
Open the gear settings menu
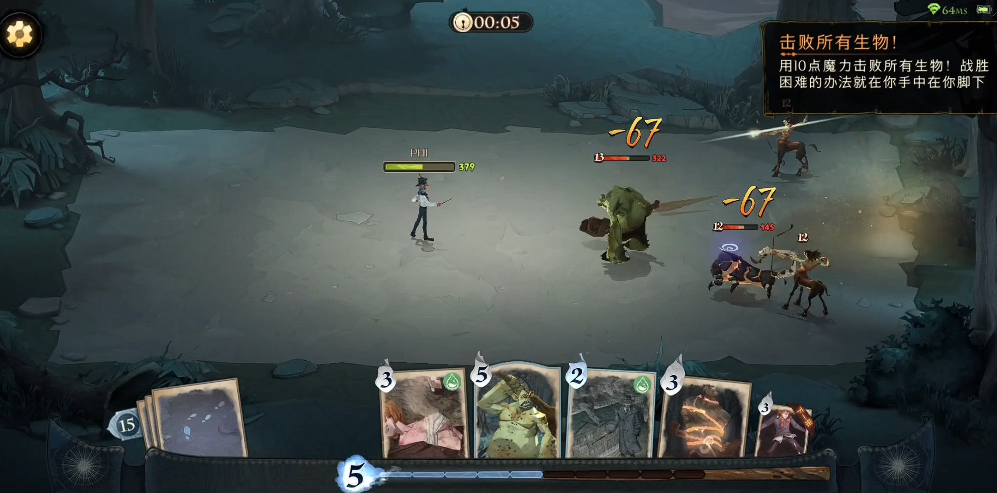[19, 34]
